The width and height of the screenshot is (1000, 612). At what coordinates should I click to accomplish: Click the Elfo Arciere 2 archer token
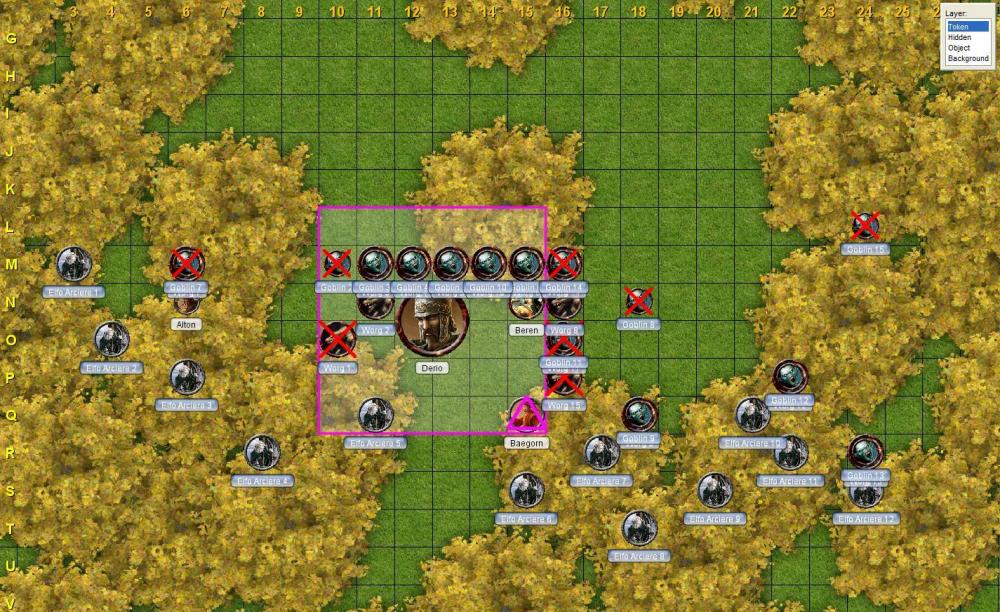coord(112,340)
